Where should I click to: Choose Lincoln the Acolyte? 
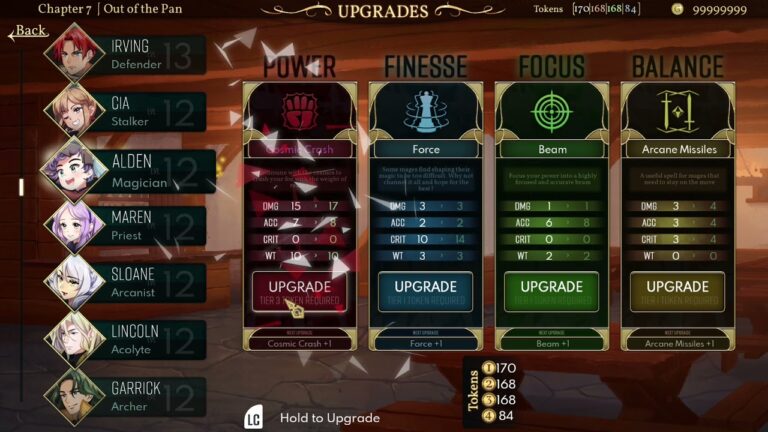point(125,340)
